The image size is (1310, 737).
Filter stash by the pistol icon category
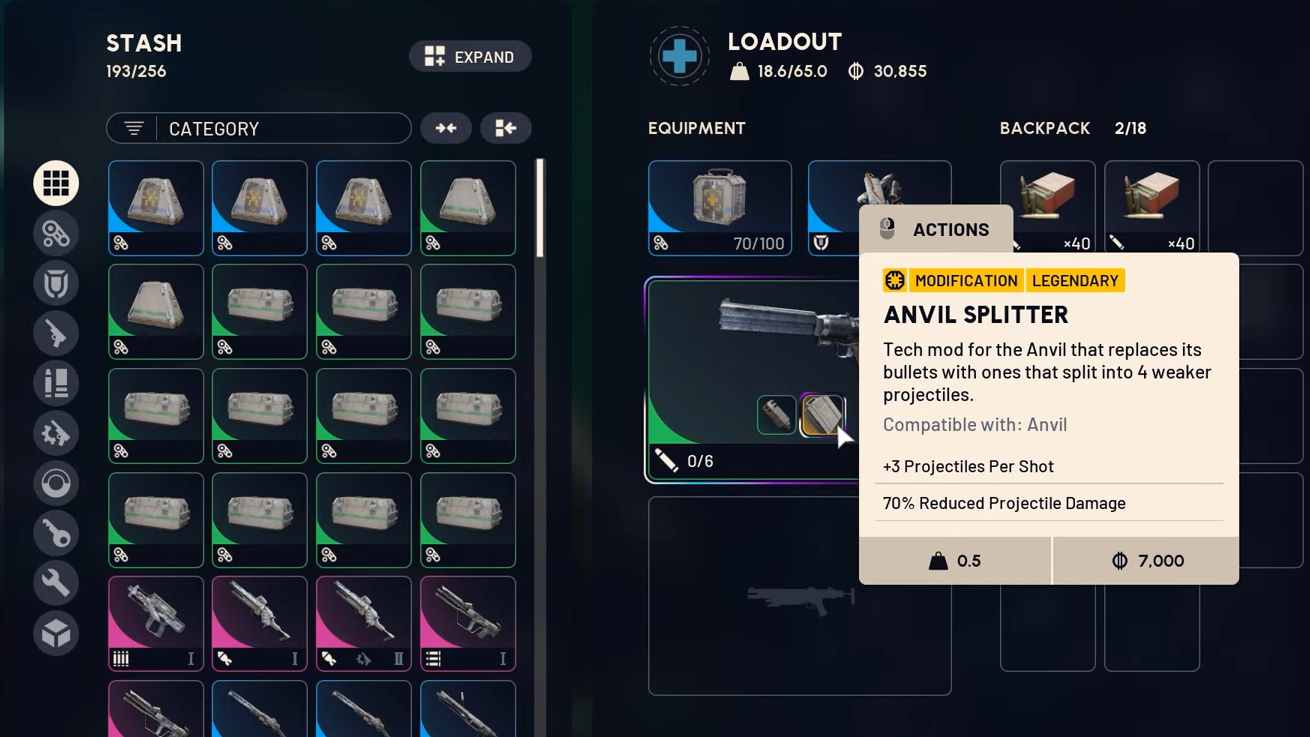[x=56, y=333]
